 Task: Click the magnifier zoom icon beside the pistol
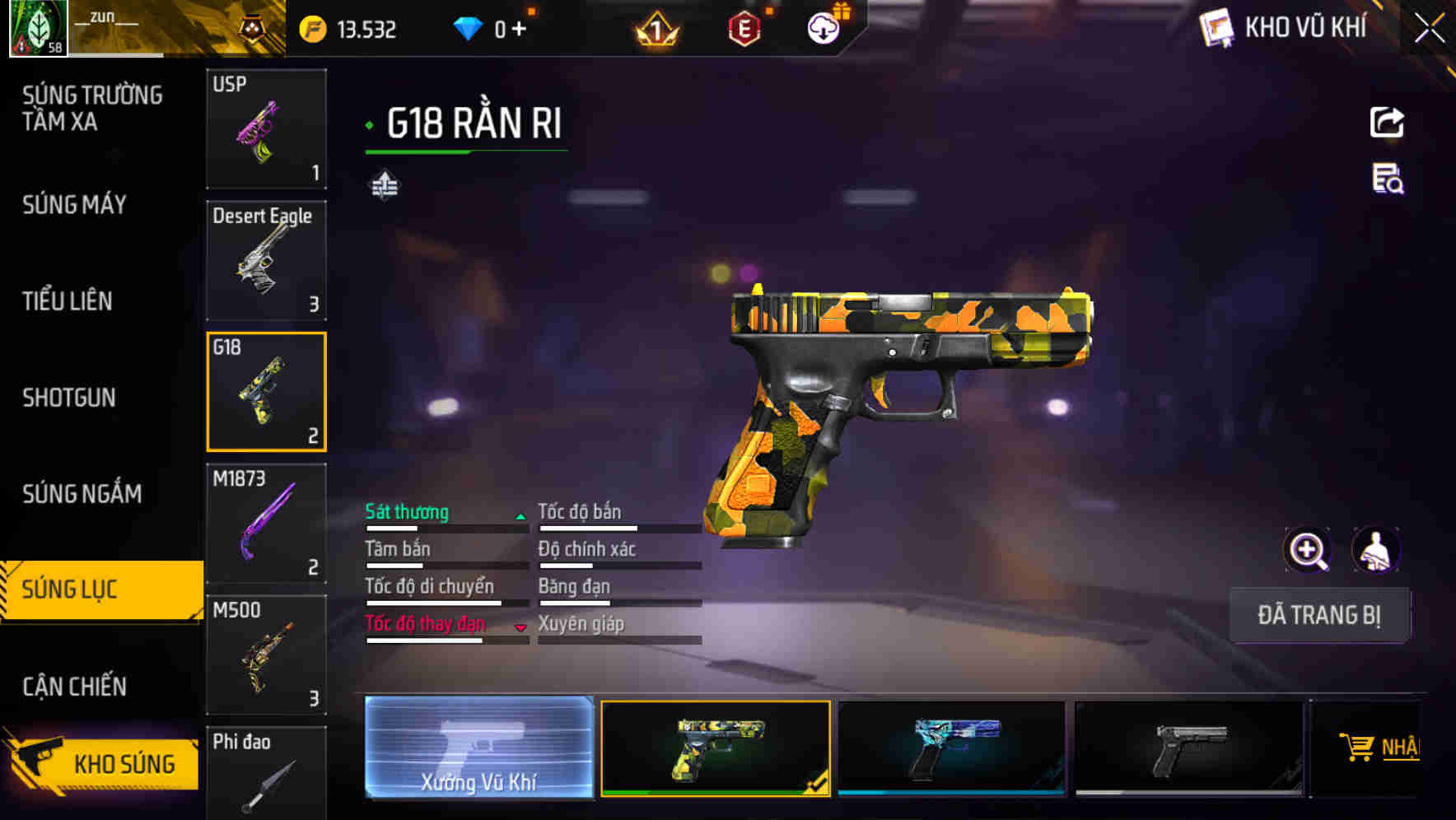(x=1308, y=550)
